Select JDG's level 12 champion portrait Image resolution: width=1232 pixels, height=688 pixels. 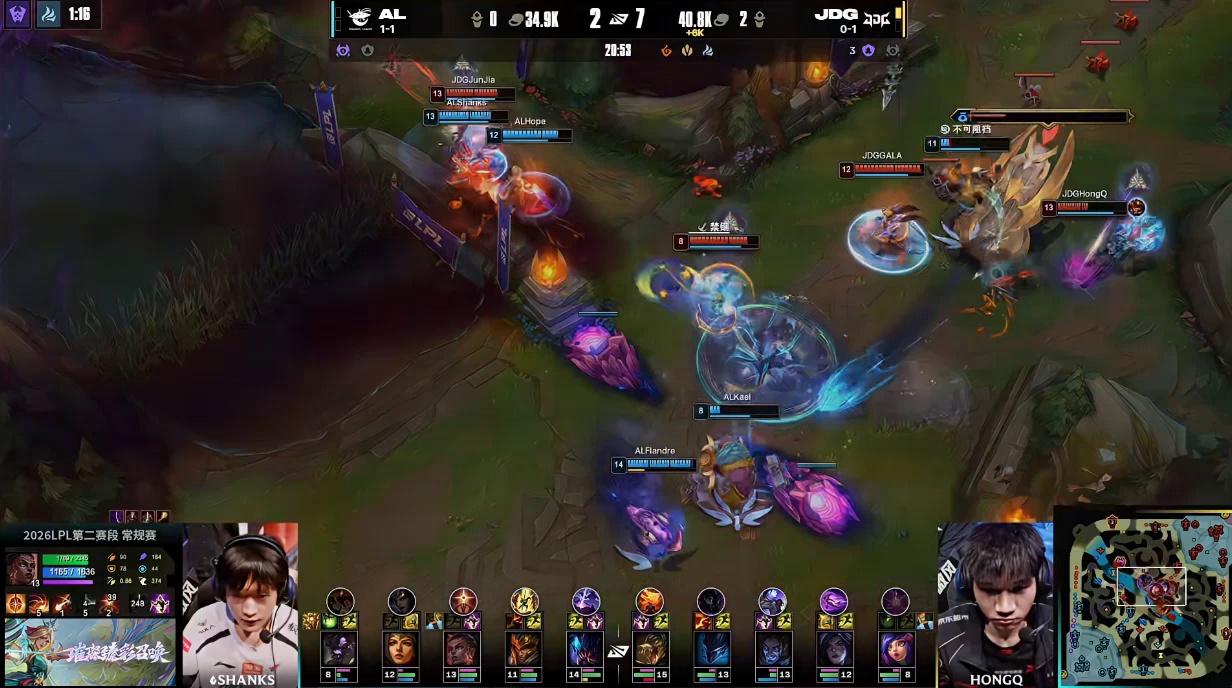[x=834, y=650]
